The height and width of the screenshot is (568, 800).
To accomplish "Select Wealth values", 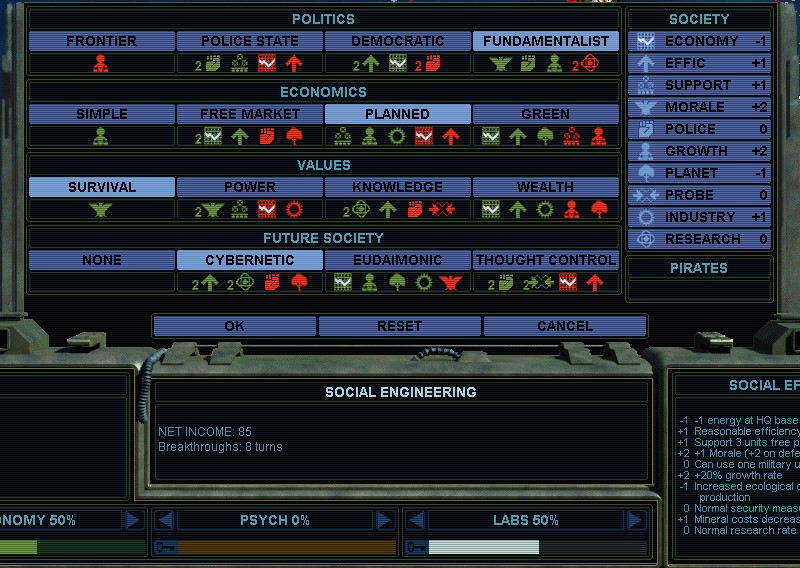I will [x=546, y=187].
